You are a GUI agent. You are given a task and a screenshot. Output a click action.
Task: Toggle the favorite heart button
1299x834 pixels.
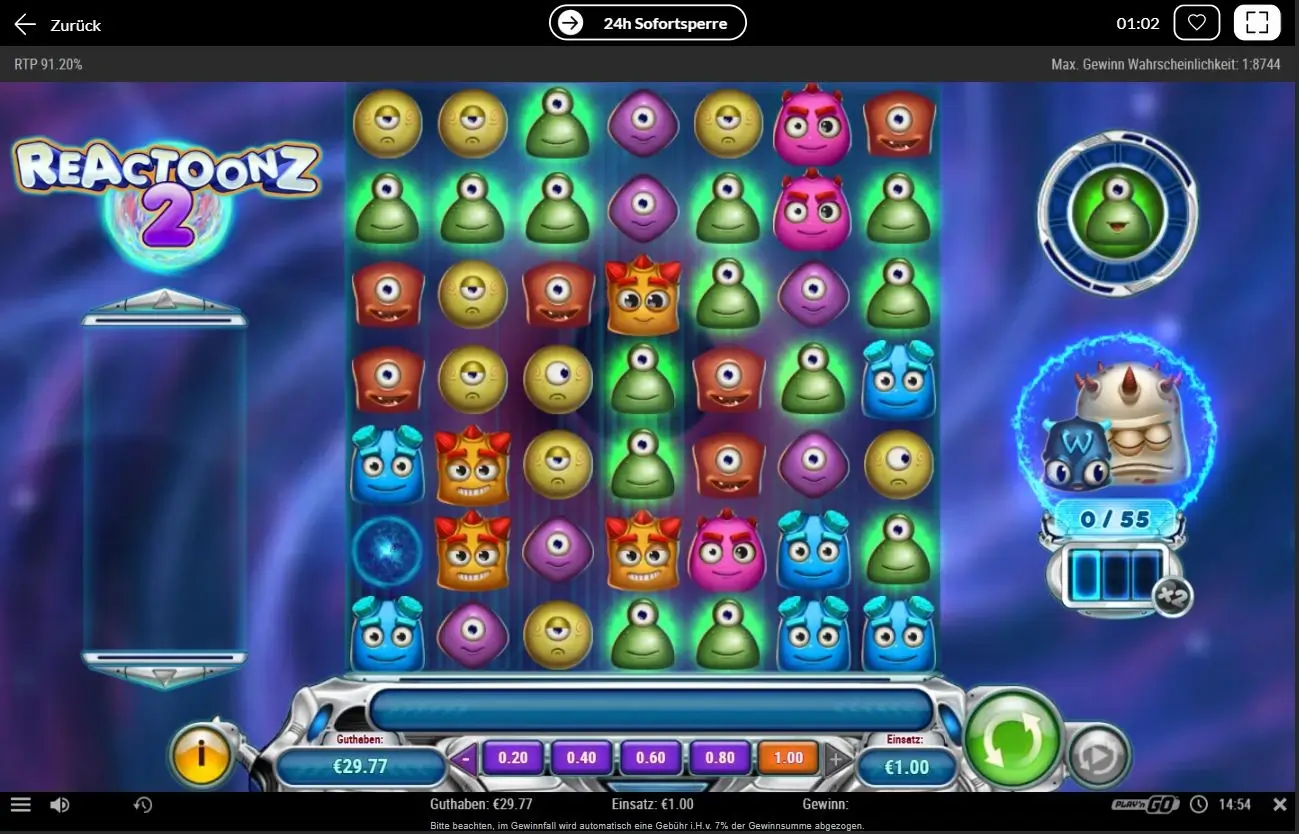click(1197, 22)
